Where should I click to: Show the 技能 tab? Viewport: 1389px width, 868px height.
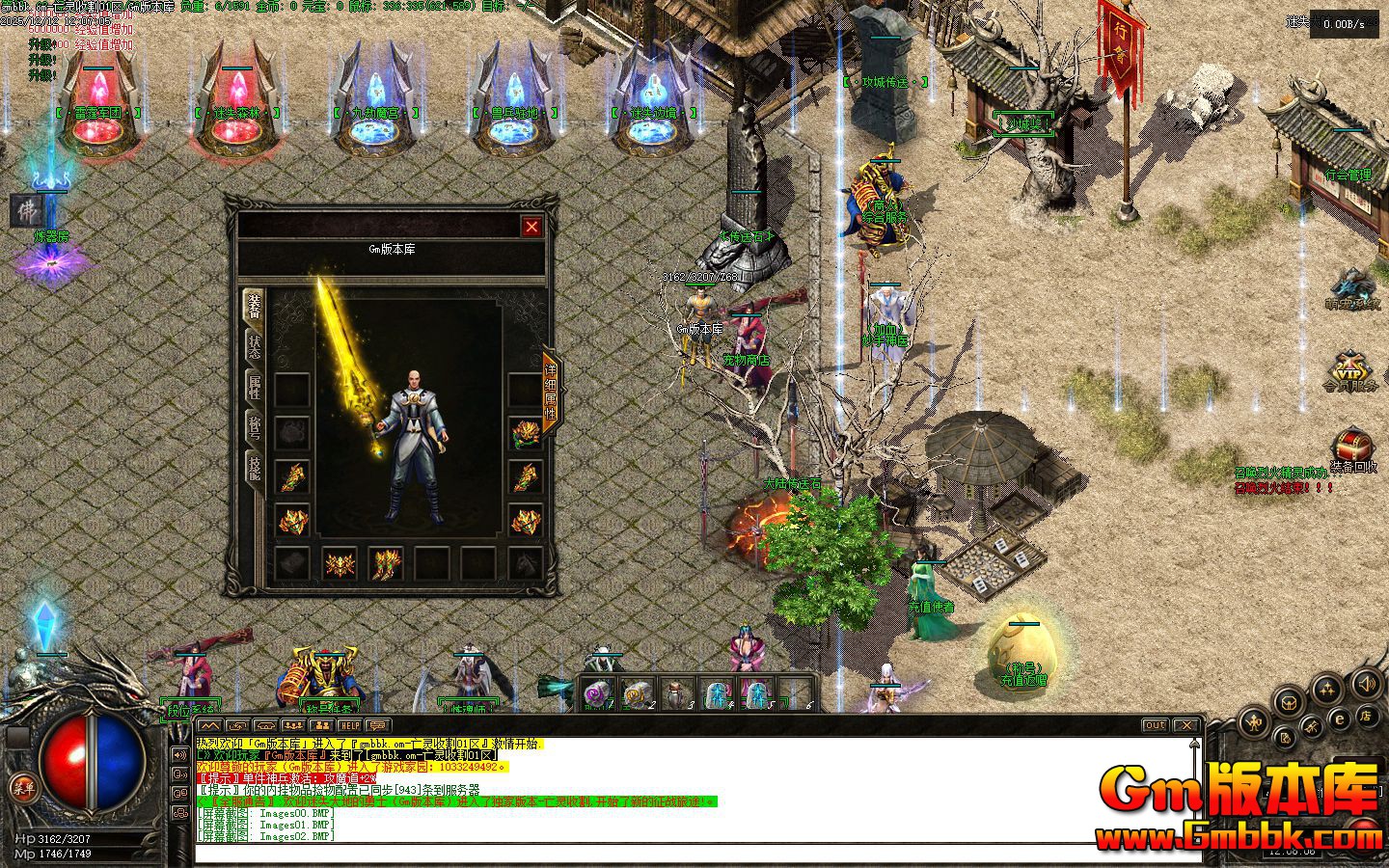pos(254,468)
